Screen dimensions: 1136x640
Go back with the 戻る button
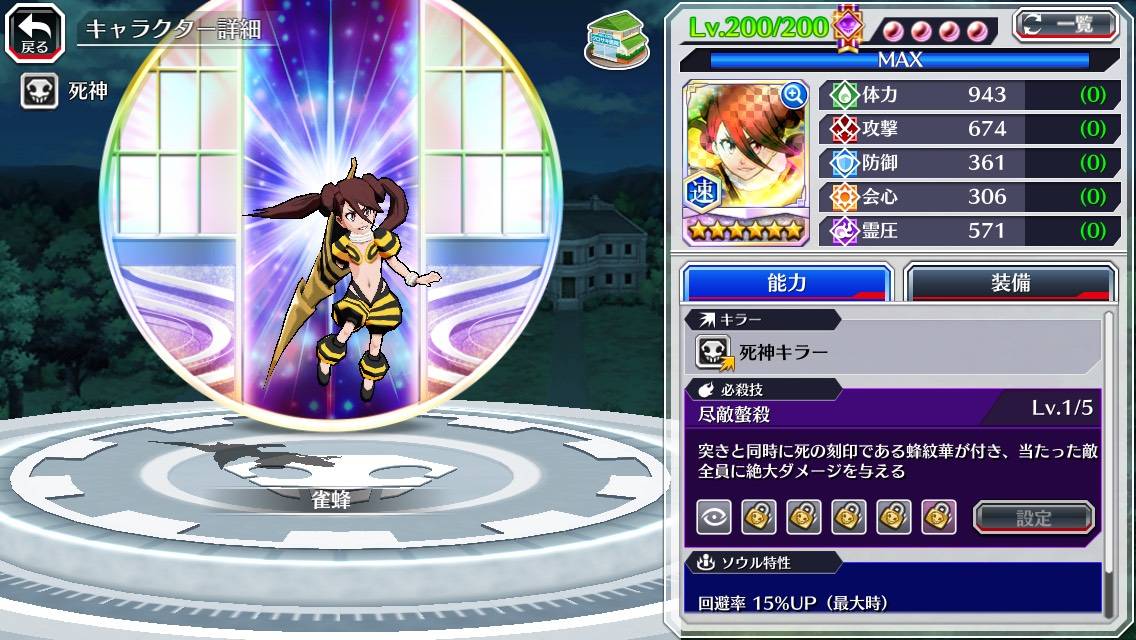[34, 32]
